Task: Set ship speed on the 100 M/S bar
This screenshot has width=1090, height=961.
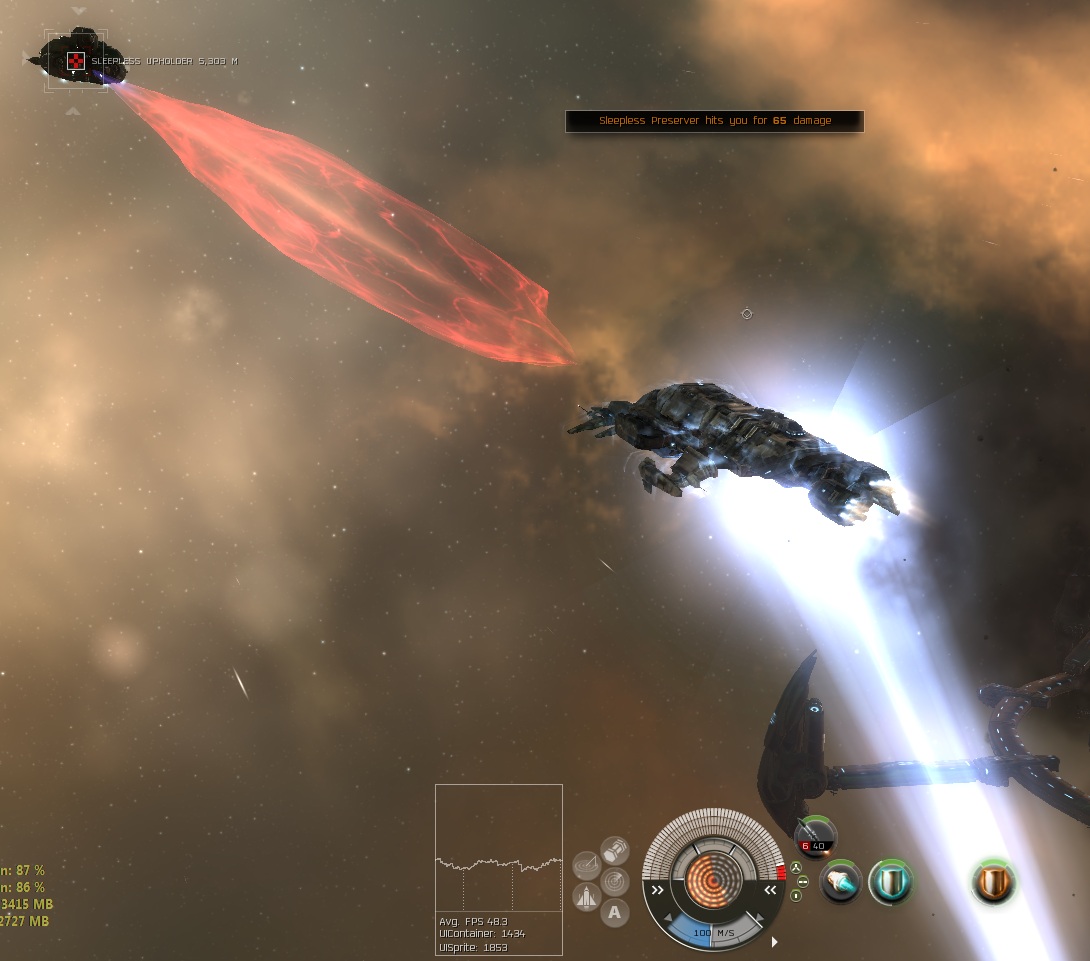Action: coord(714,932)
